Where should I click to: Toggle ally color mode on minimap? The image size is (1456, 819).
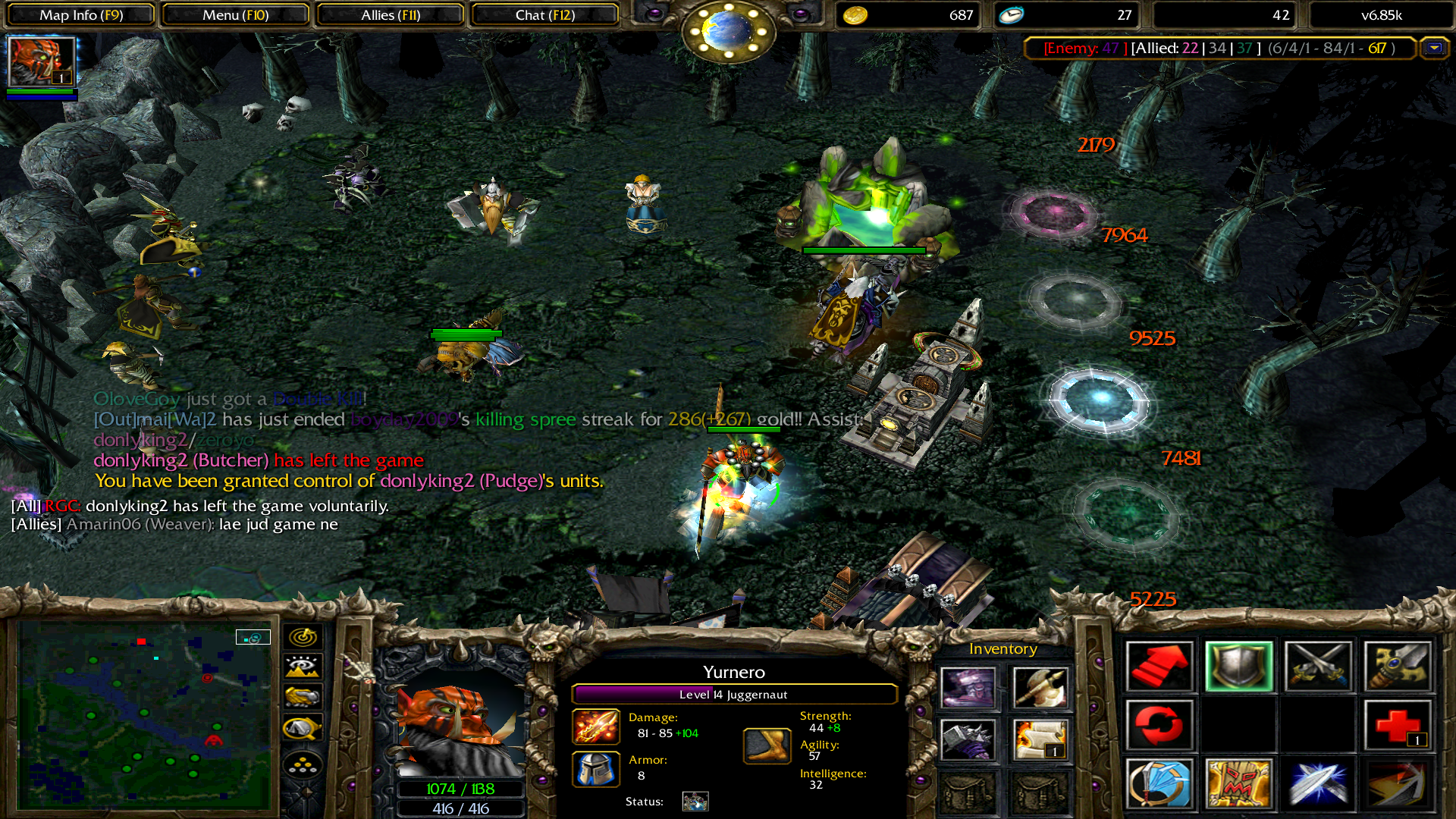303,698
